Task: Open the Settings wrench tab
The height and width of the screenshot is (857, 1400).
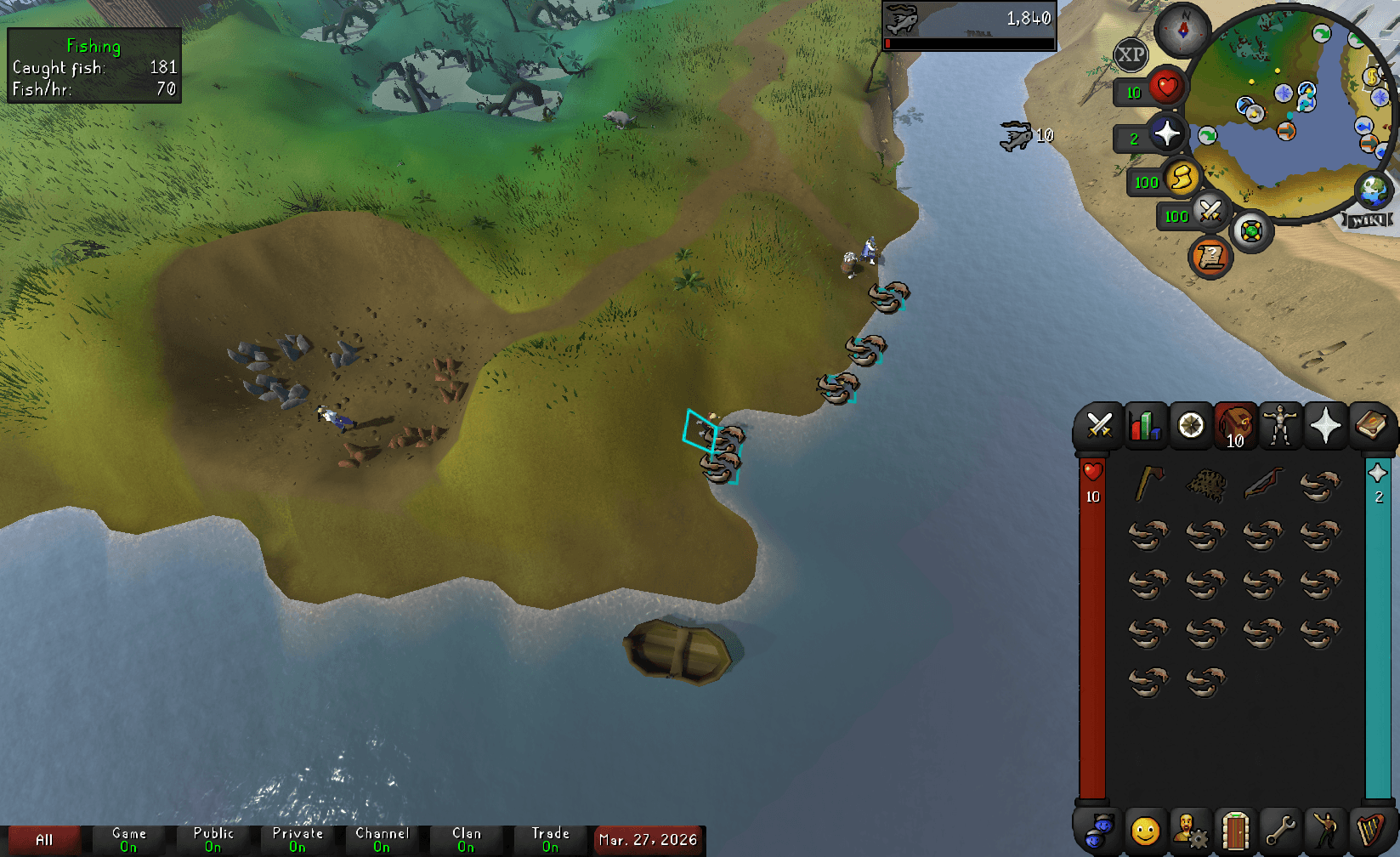Action: (1278, 829)
